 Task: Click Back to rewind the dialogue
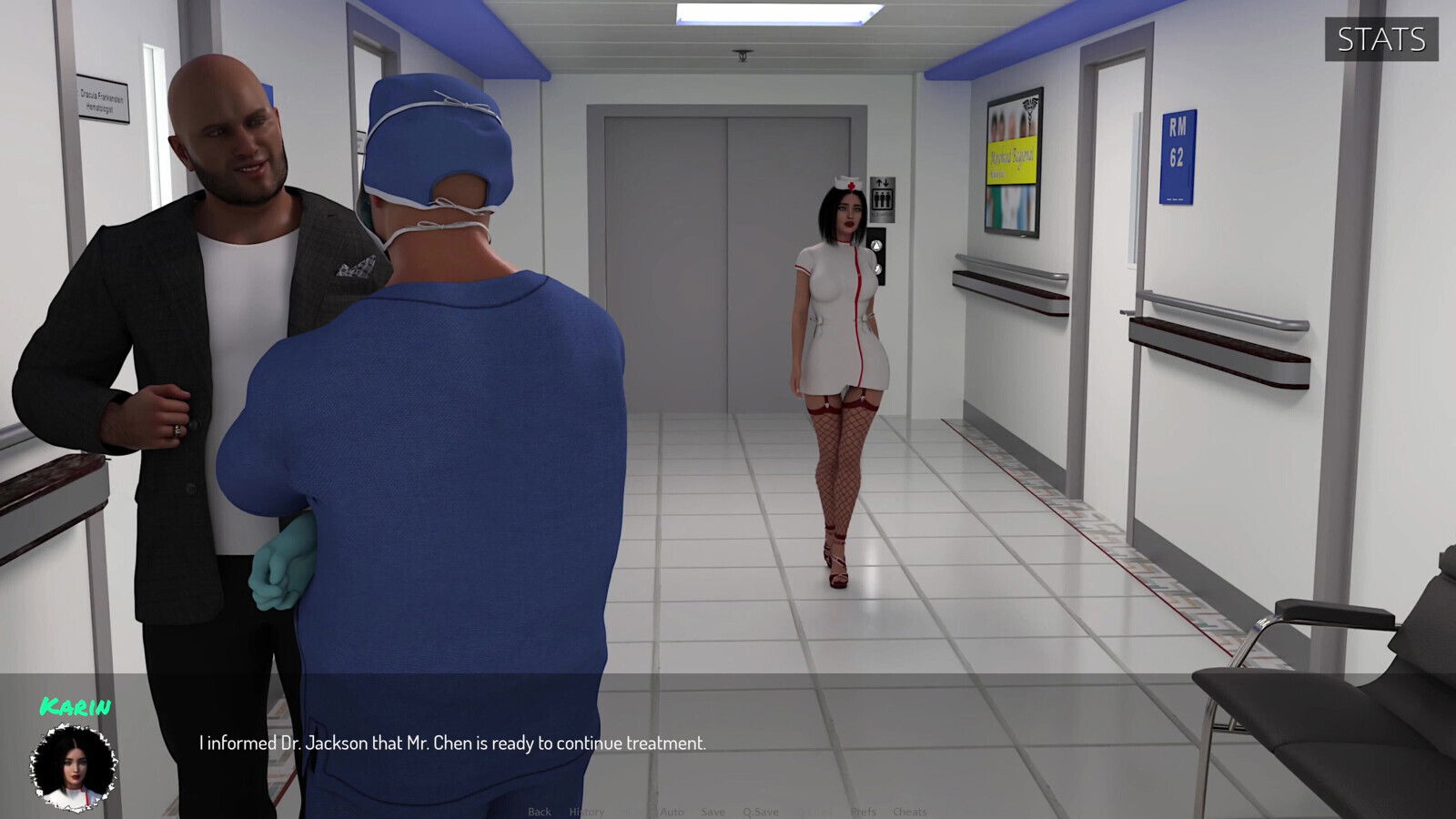[539, 811]
